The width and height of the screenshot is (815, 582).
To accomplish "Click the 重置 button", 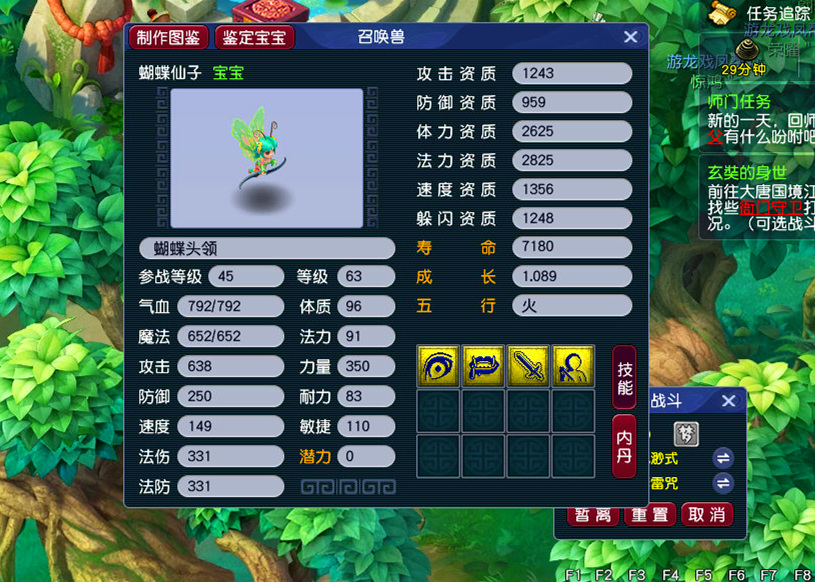I will [x=651, y=514].
